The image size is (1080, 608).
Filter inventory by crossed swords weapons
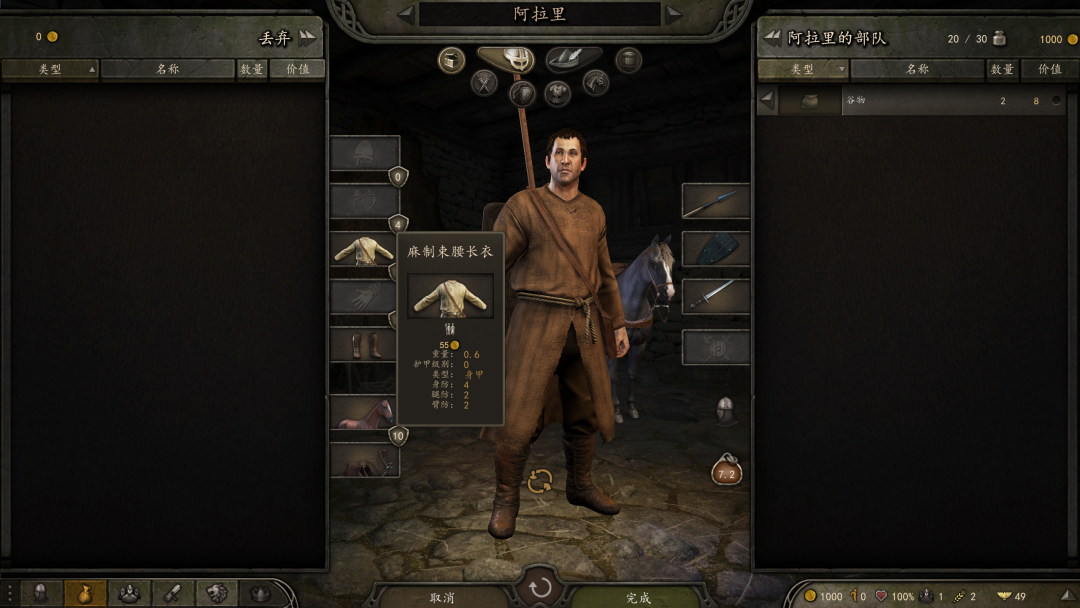(485, 82)
